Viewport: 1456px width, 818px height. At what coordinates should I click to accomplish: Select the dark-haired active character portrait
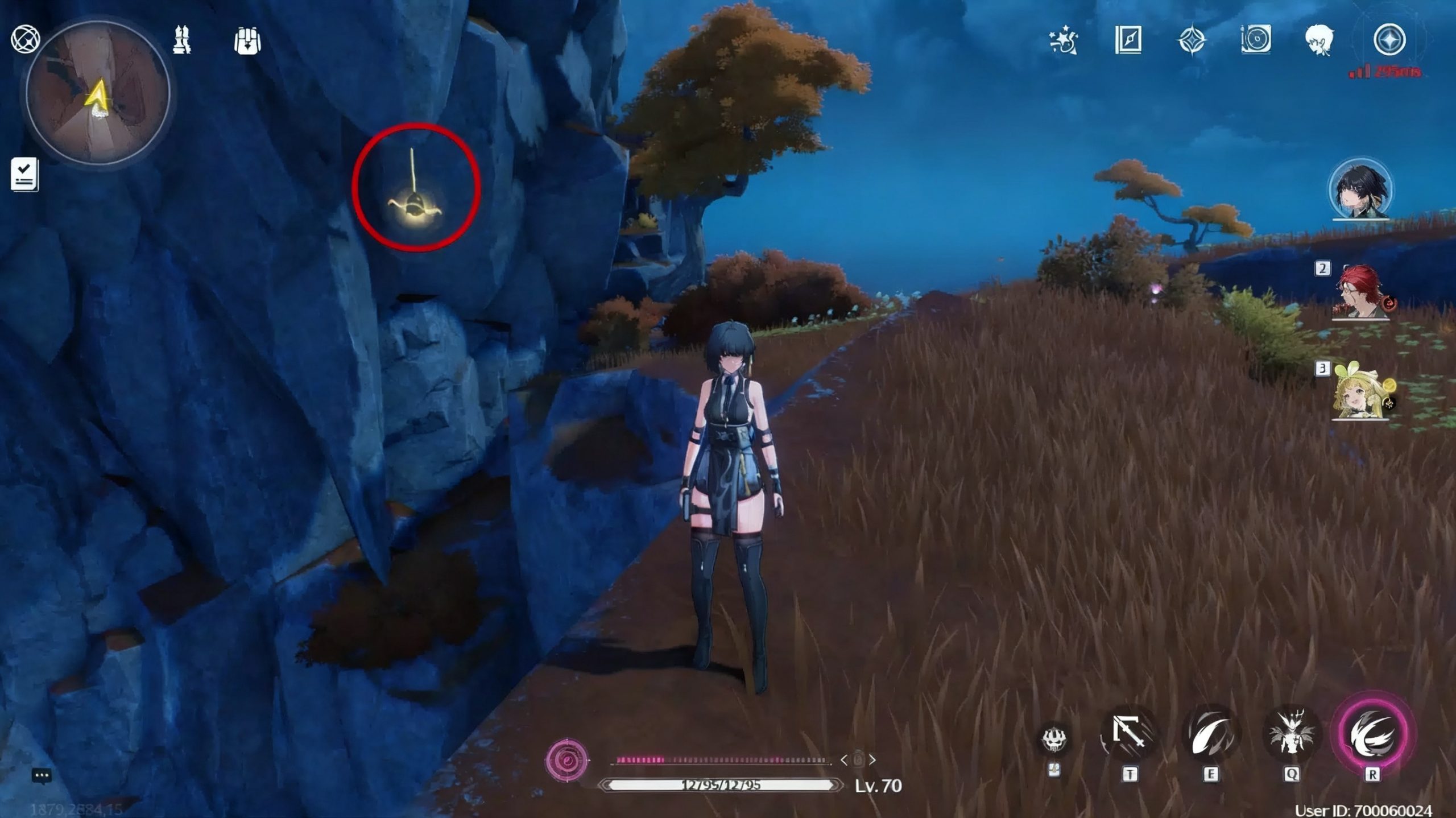[x=1360, y=189]
